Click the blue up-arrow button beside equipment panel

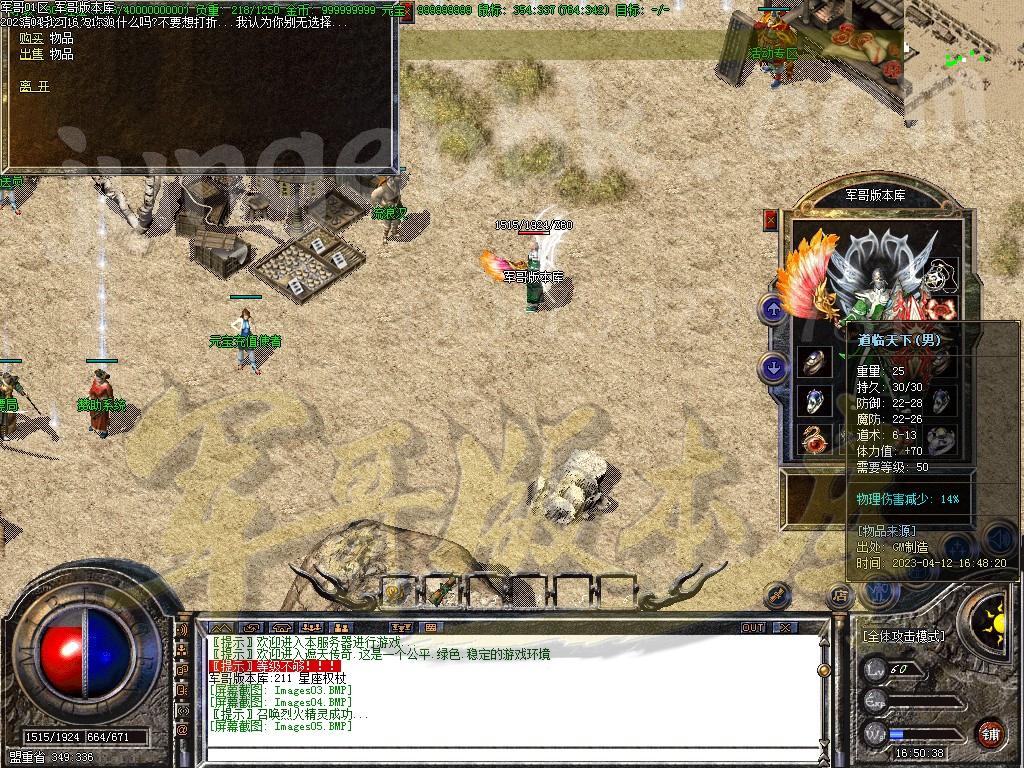[x=772, y=309]
